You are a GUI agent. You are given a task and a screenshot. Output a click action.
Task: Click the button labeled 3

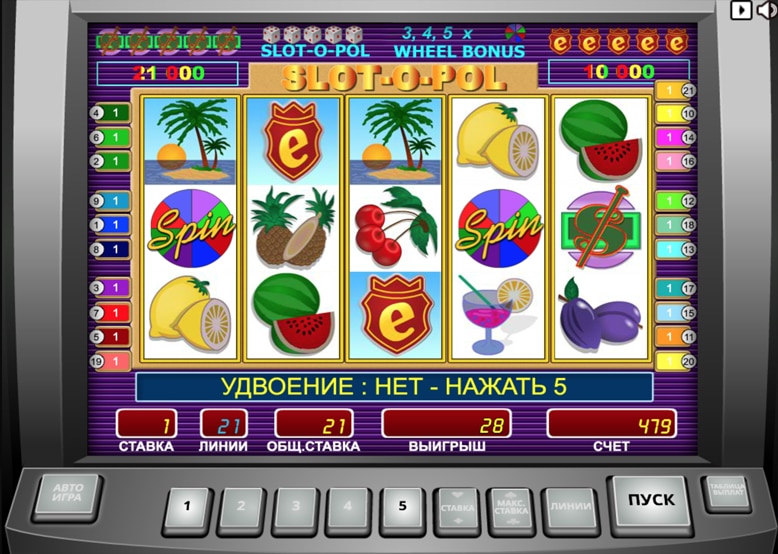coord(295,506)
